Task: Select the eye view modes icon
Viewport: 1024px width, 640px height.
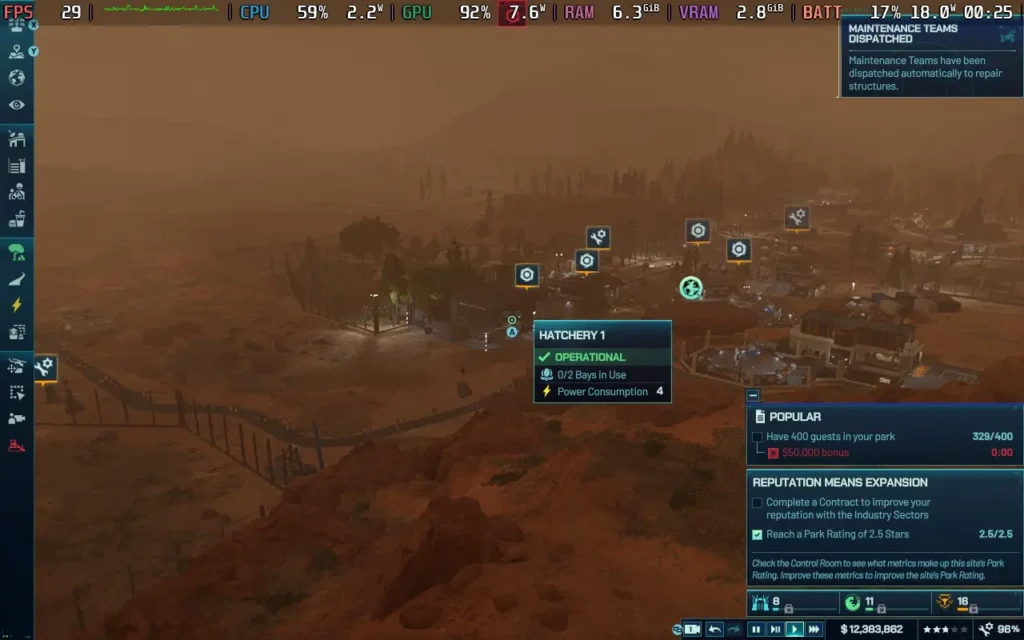Action: (x=17, y=105)
